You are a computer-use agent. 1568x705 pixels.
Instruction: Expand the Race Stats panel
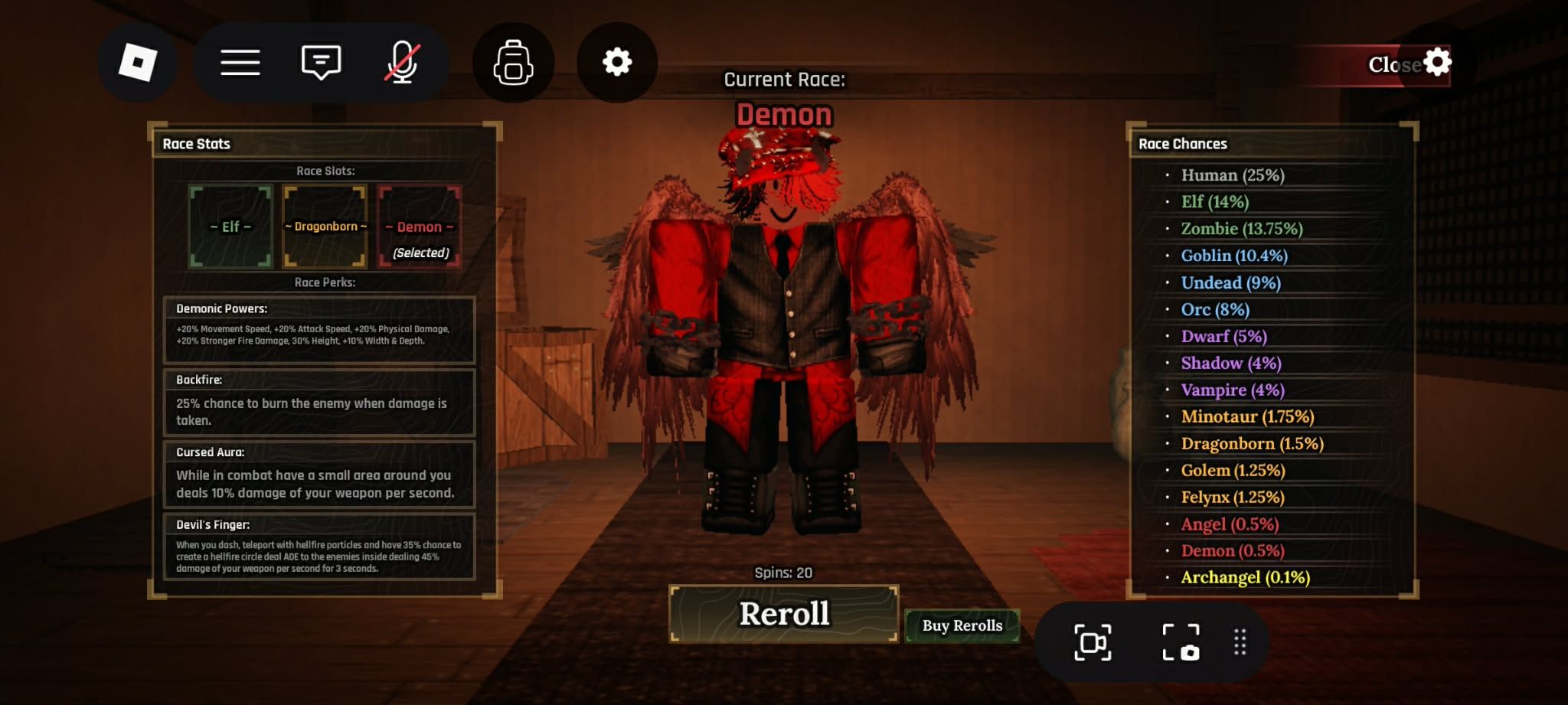[194, 143]
